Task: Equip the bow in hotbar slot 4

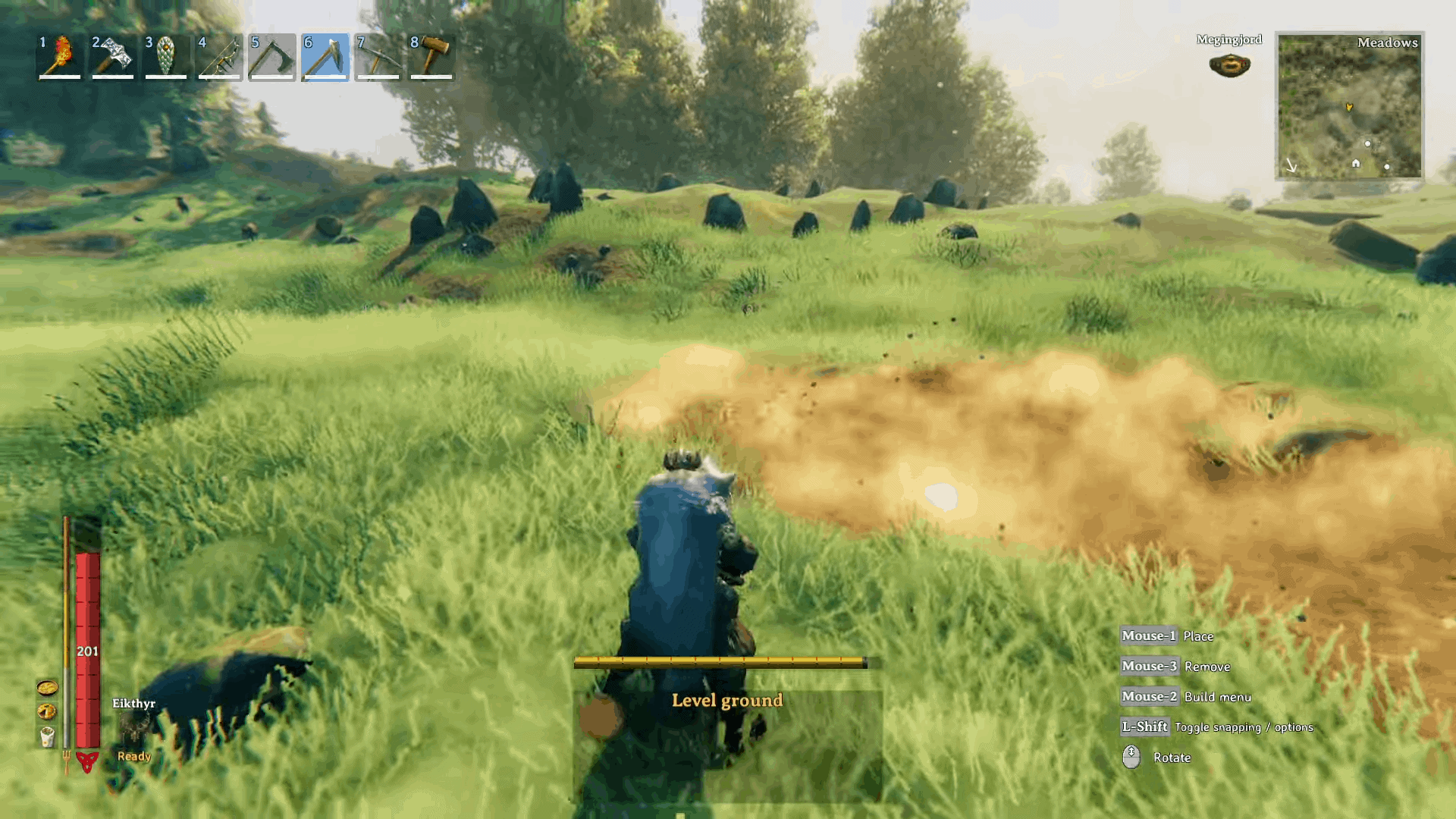Action: click(218, 58)
